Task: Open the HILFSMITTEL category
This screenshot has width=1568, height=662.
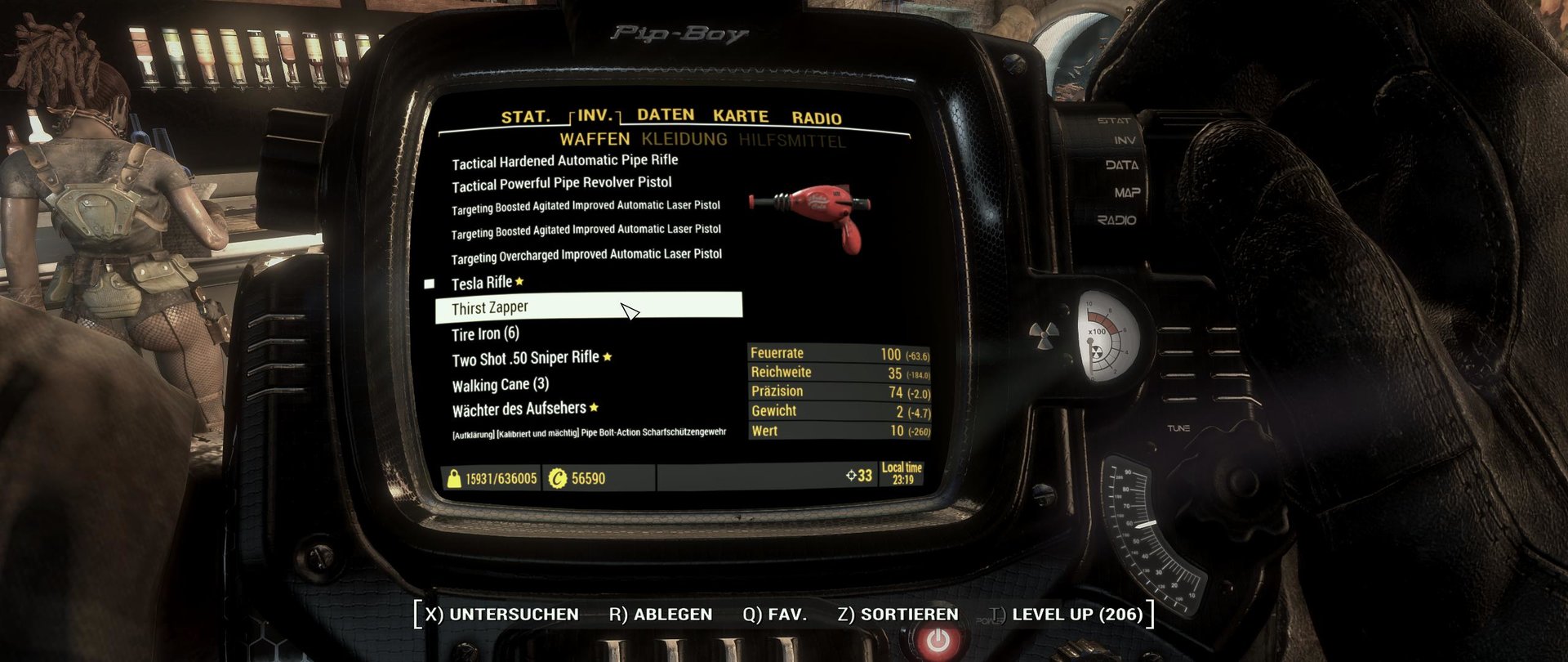Action: [x=791, y=141]
